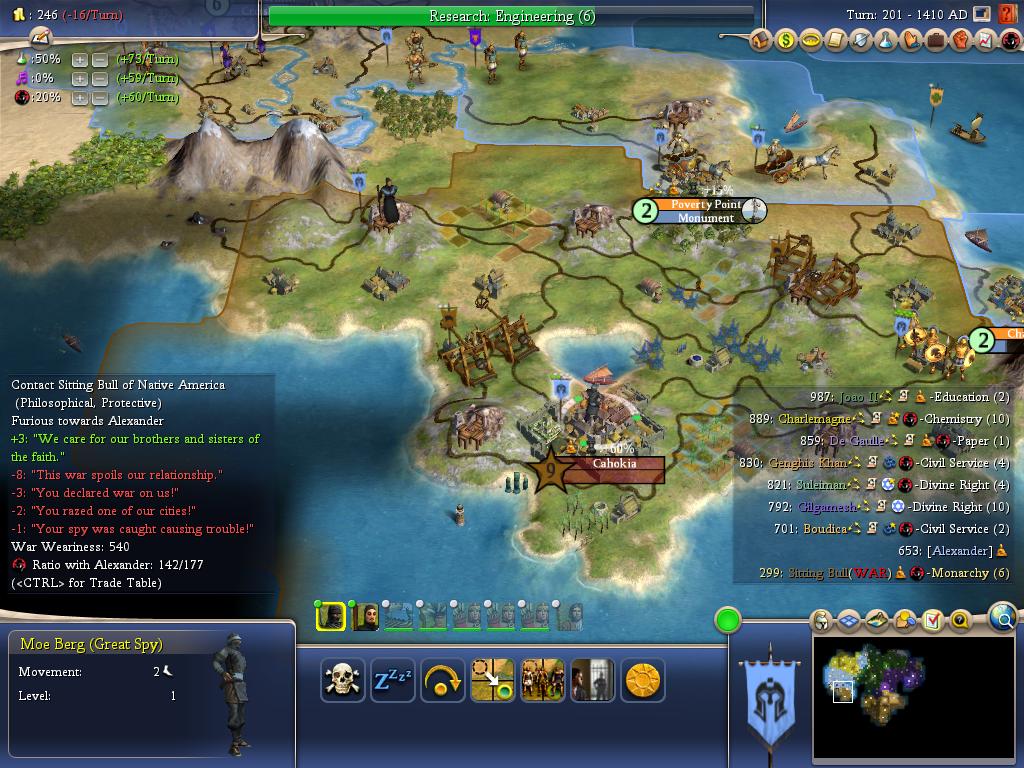End the turn with the green button
This screenshot has height=768, width=1024.
click(728, 620)
